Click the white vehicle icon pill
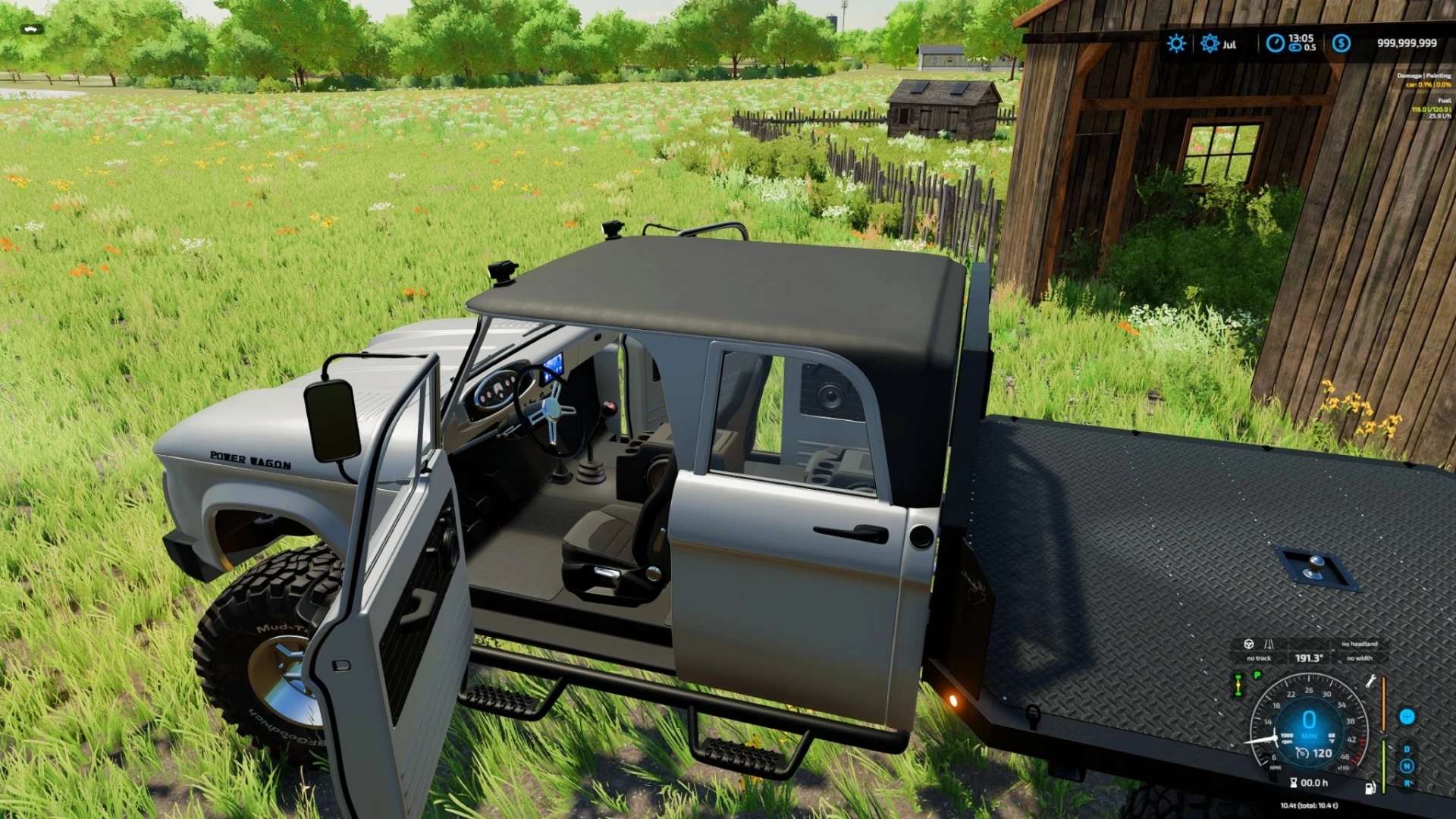Viewport: 1456px width, 819px height. coord(31,30)
